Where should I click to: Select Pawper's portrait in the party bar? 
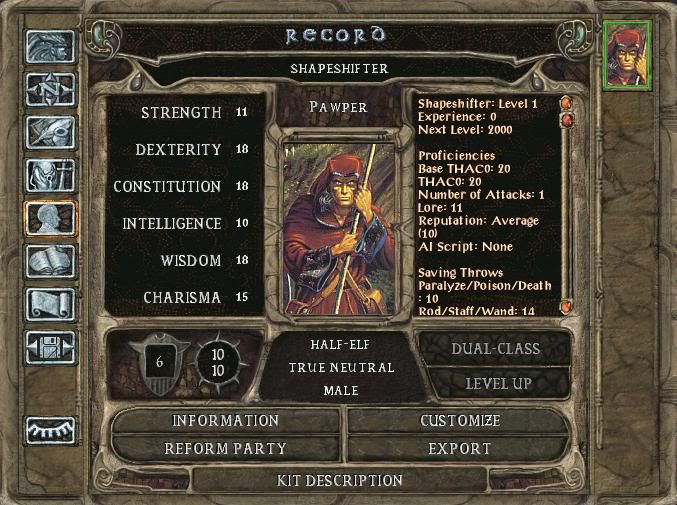pos(627,55)
